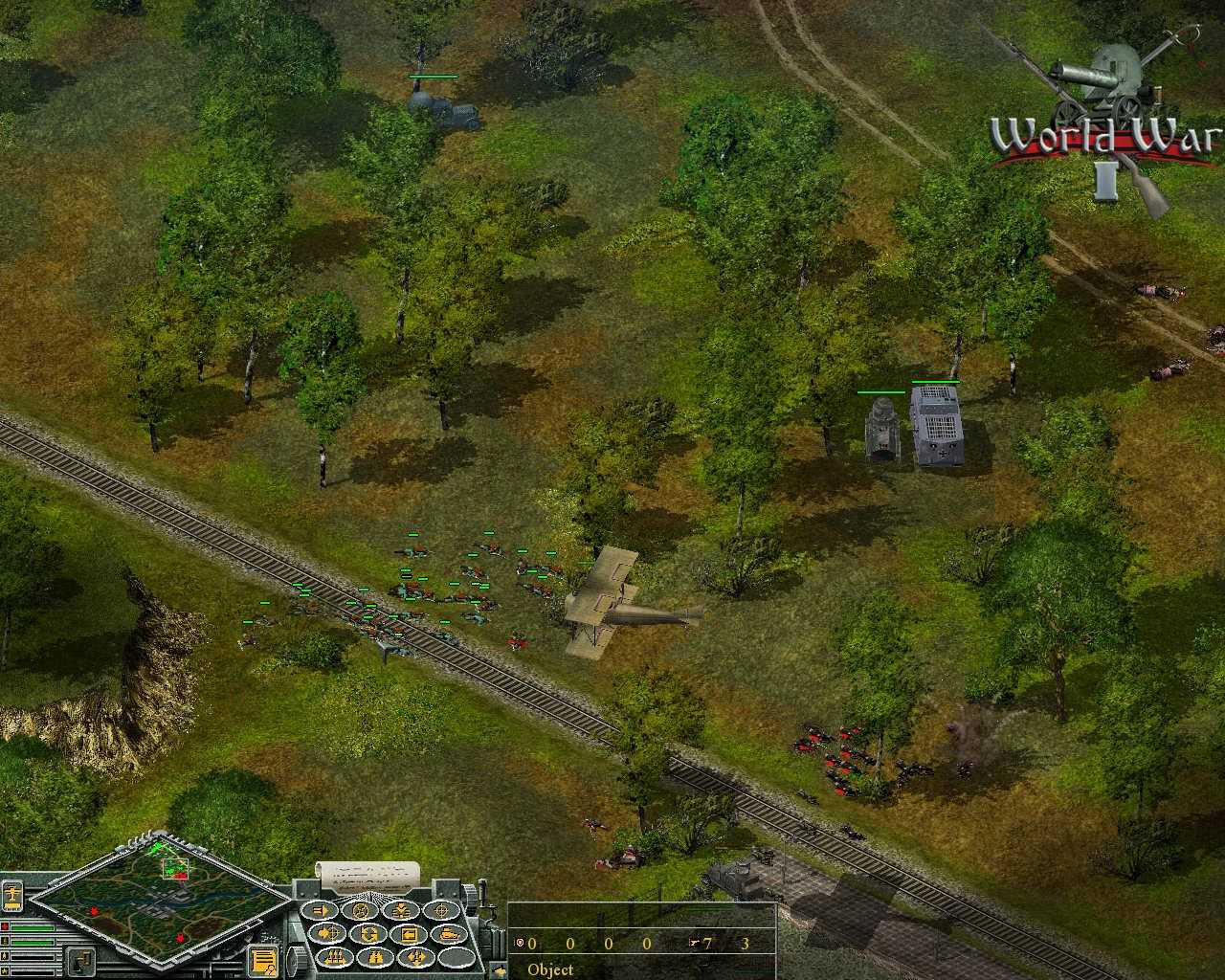This screenshot has width=1225, height=980.
Task: Click the mission scroll above the command buttons
Action: coord(368,875)
